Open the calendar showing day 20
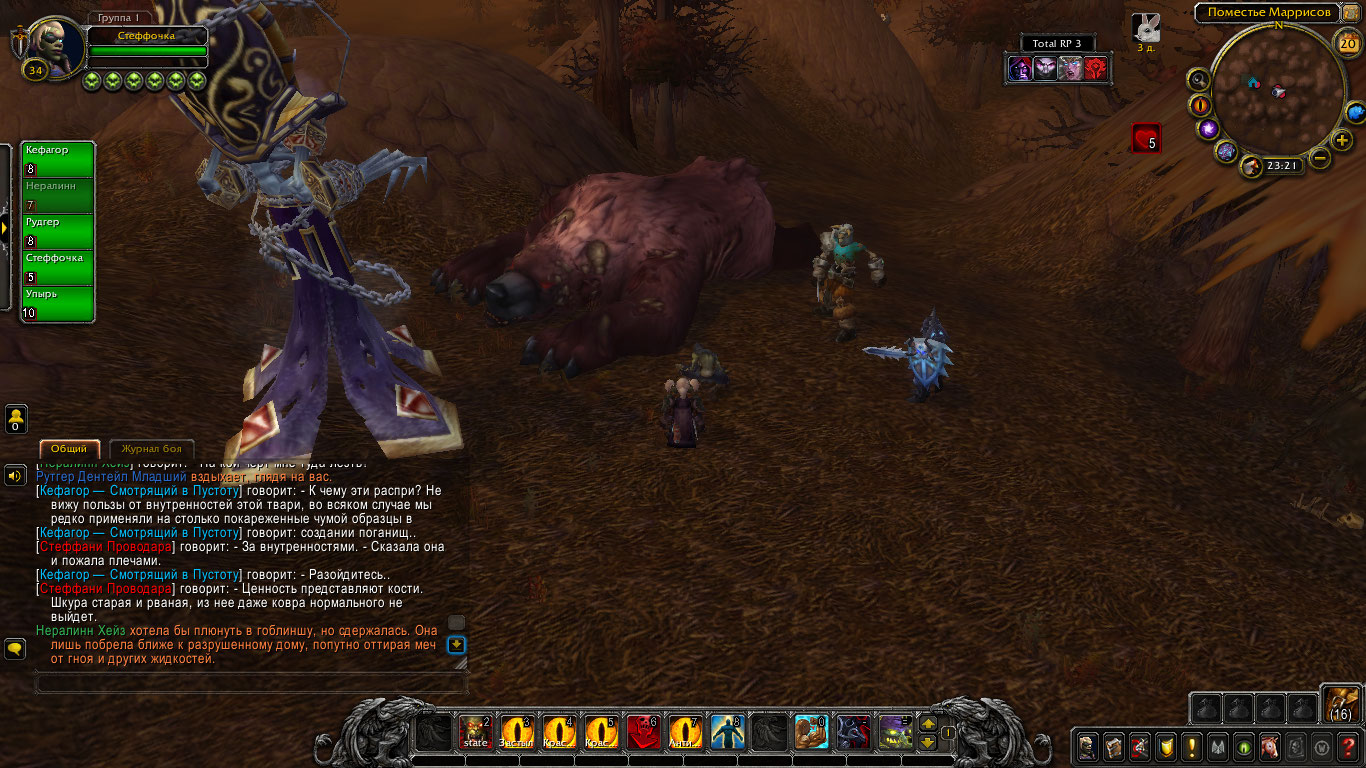Screen dimensions: 1366x768 point(1347,43)
